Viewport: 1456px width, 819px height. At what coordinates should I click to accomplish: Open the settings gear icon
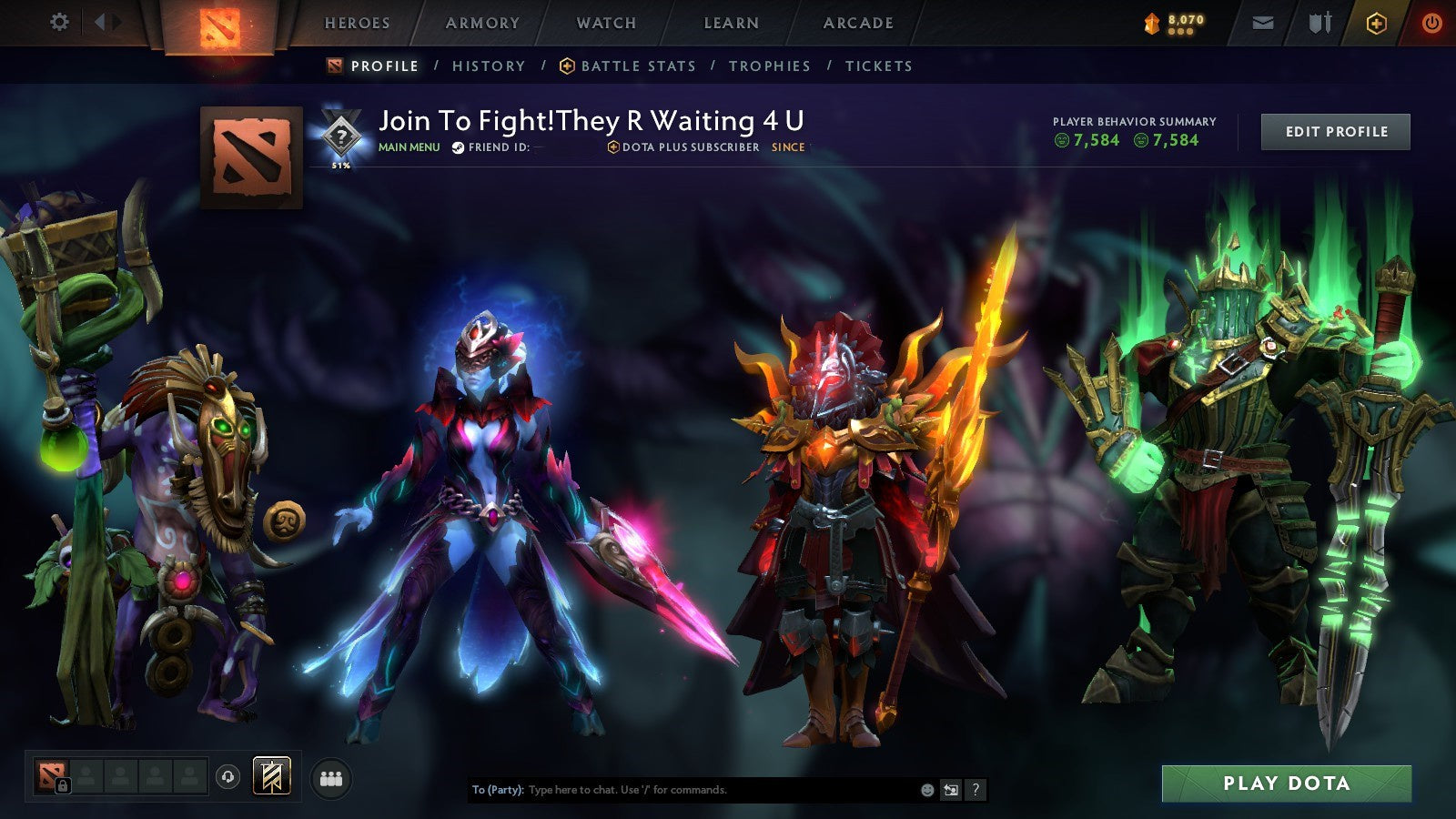point(59,20)
